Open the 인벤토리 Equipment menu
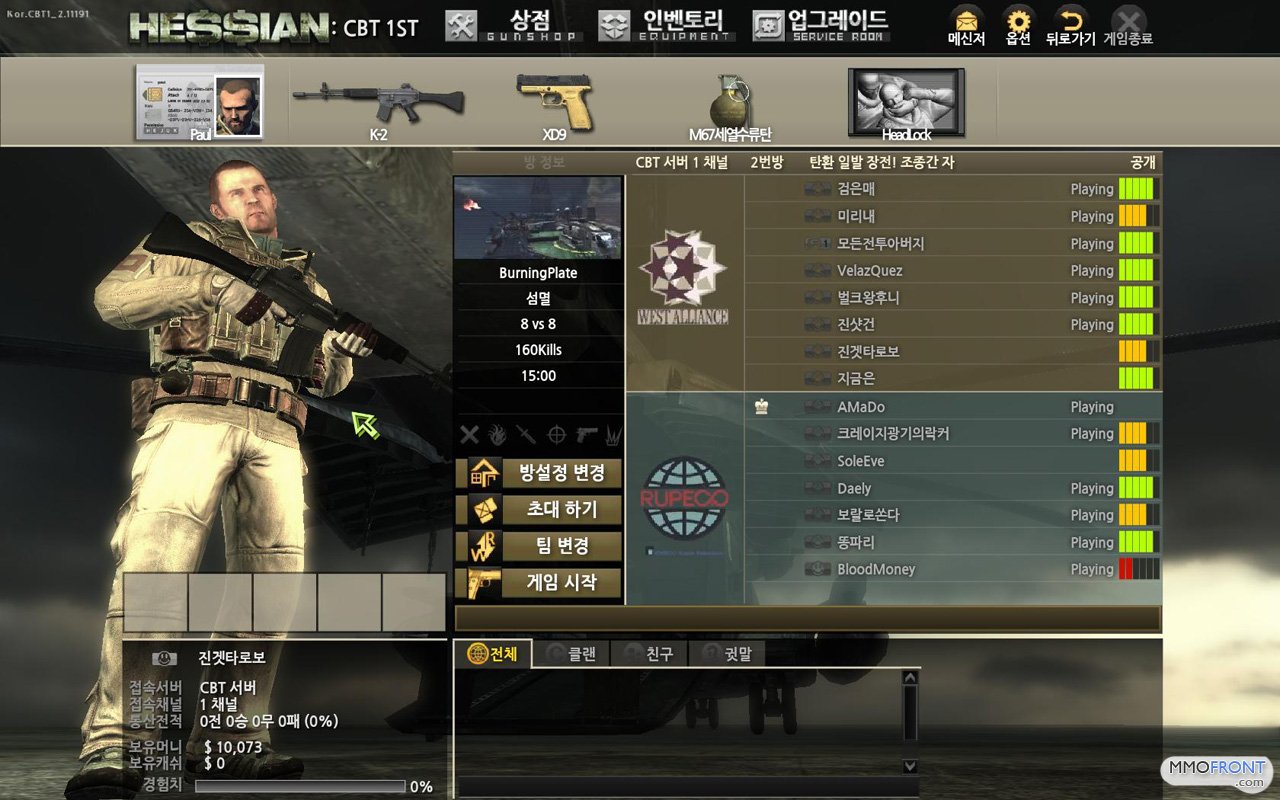The height and width of the screenshot is (800, 1280). coord(666,25)
